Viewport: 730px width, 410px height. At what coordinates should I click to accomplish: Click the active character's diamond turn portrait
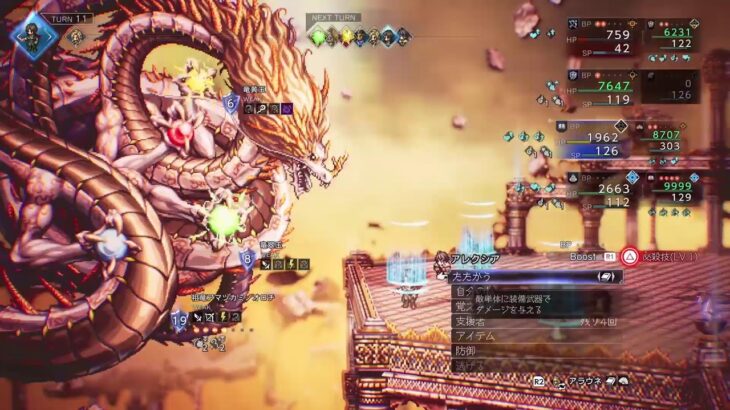33,37
